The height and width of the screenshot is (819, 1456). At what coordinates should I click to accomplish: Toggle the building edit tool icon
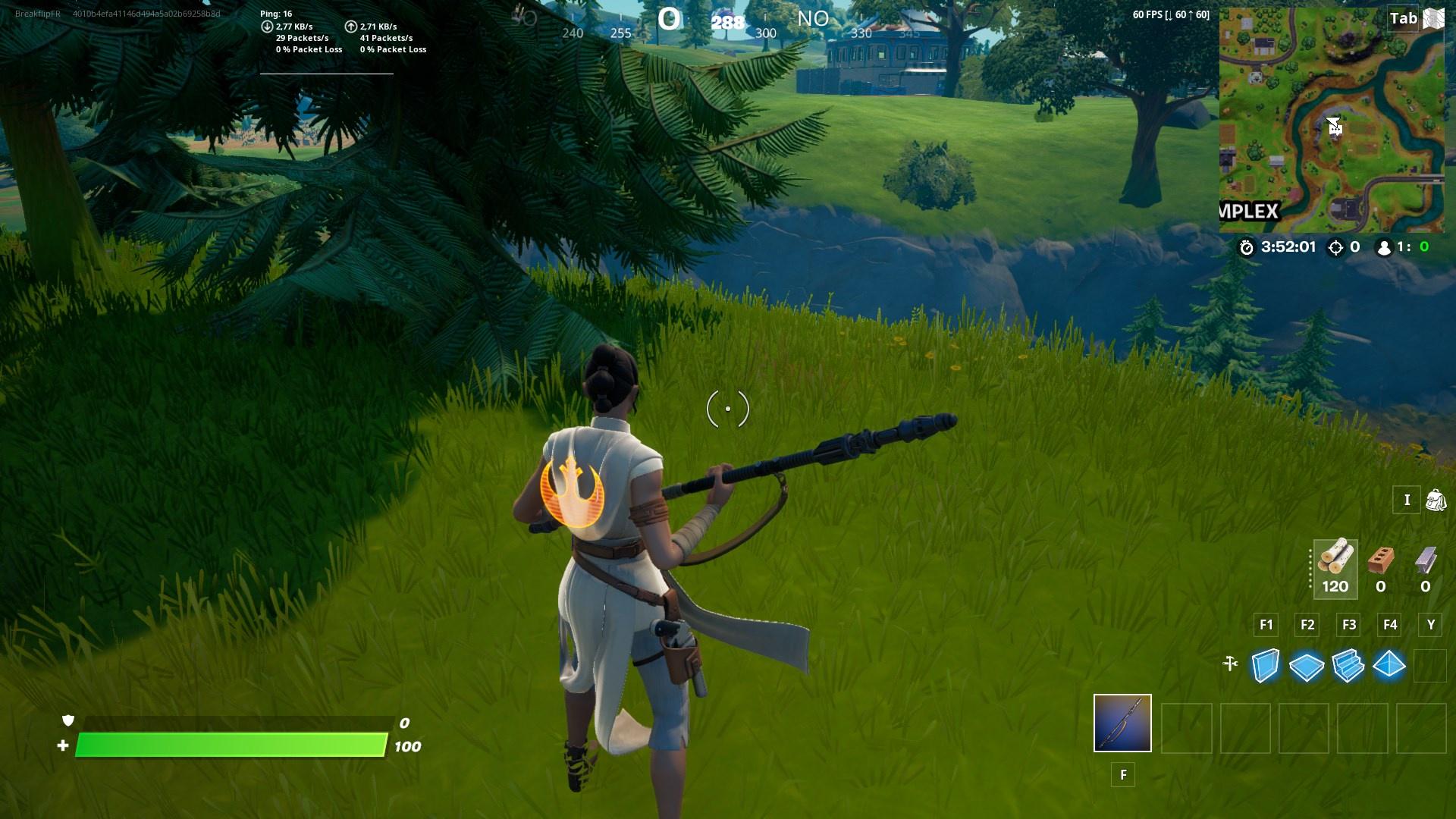pos(1232,664)
